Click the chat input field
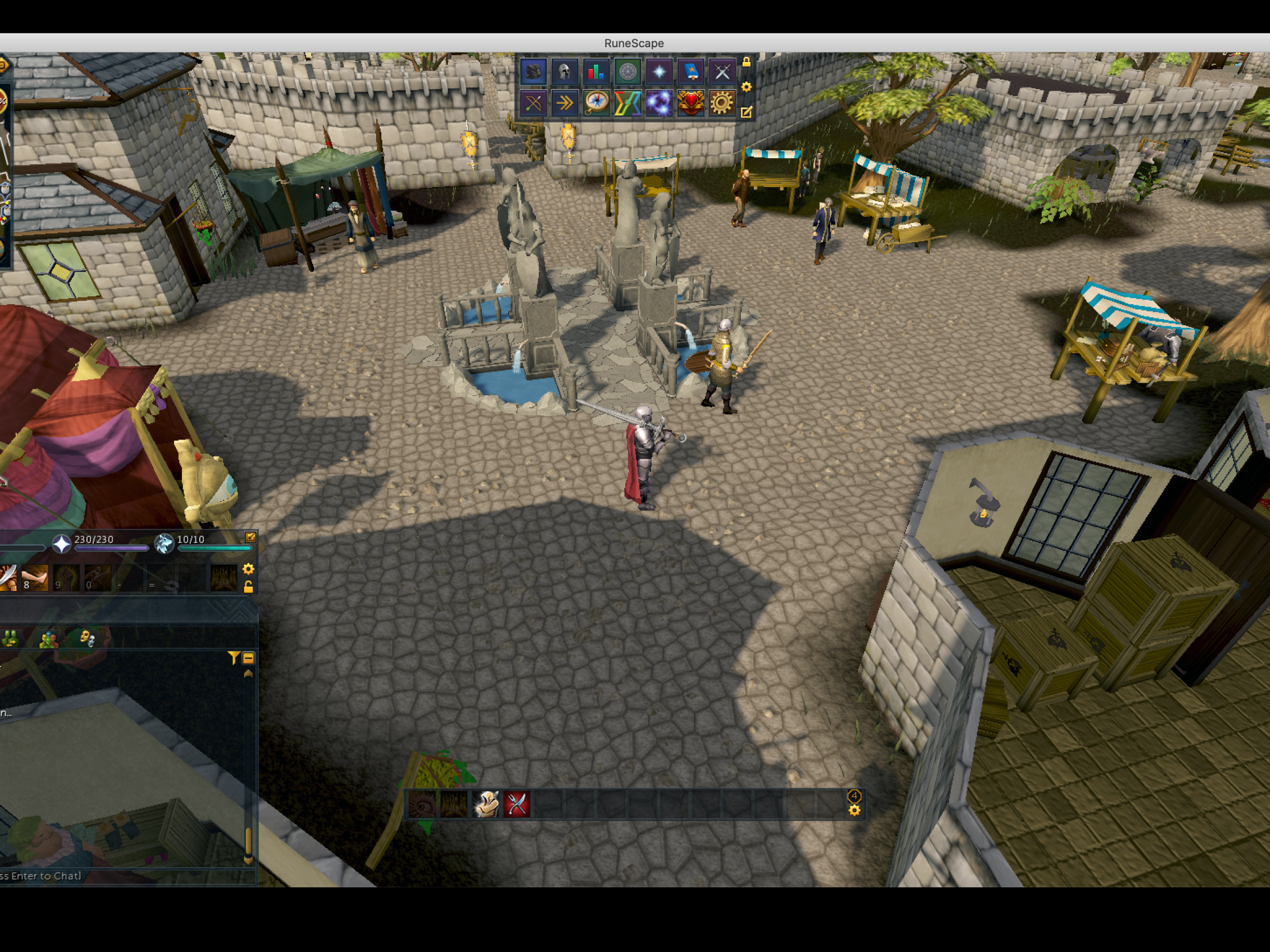Viewport: 1270px width, 952px height. click(115, 876)
